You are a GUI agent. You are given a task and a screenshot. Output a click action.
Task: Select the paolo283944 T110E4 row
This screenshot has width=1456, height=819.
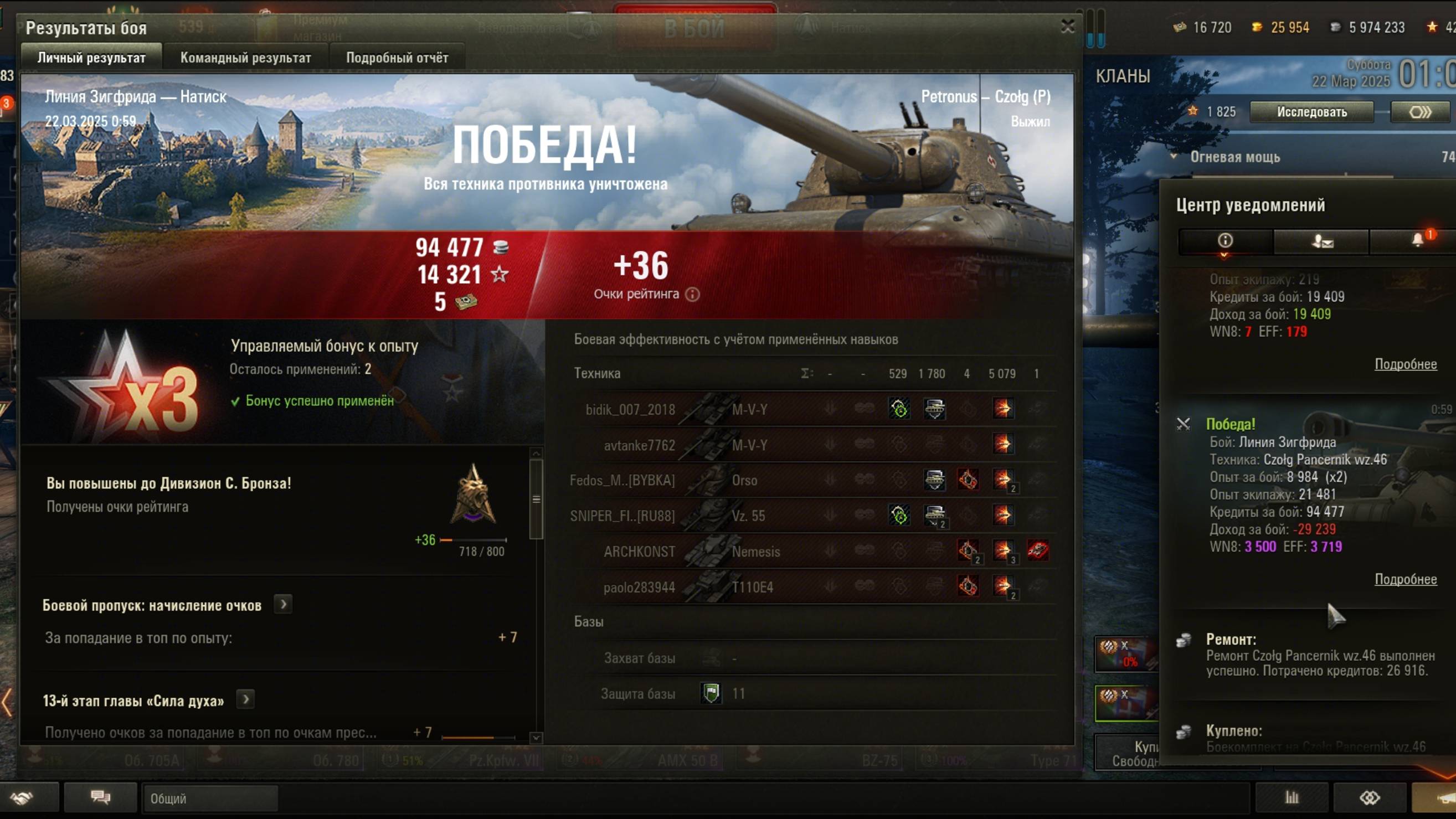tap(812, 586)
